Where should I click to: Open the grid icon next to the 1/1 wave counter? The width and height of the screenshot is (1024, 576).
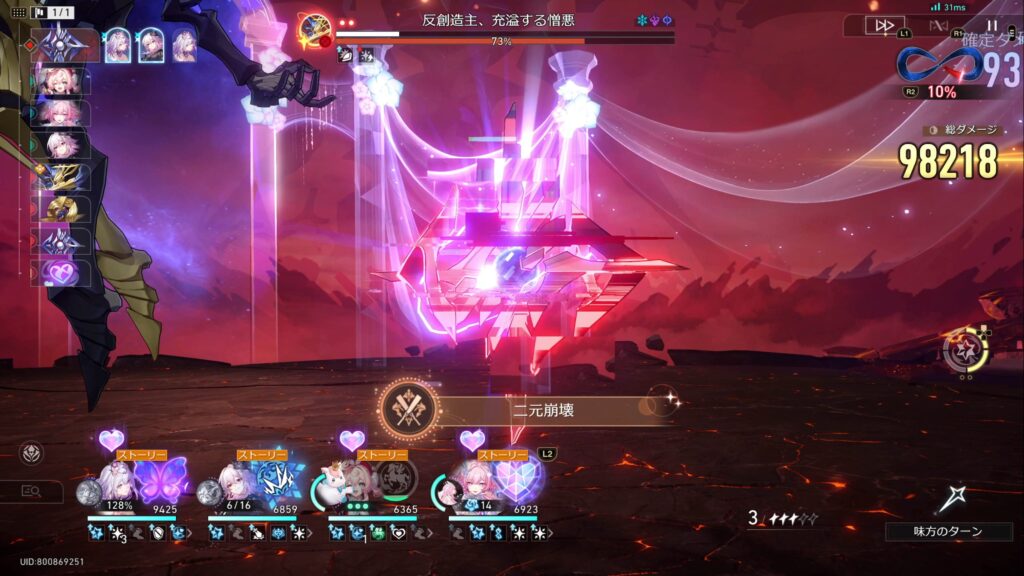(x=18, y=12)
